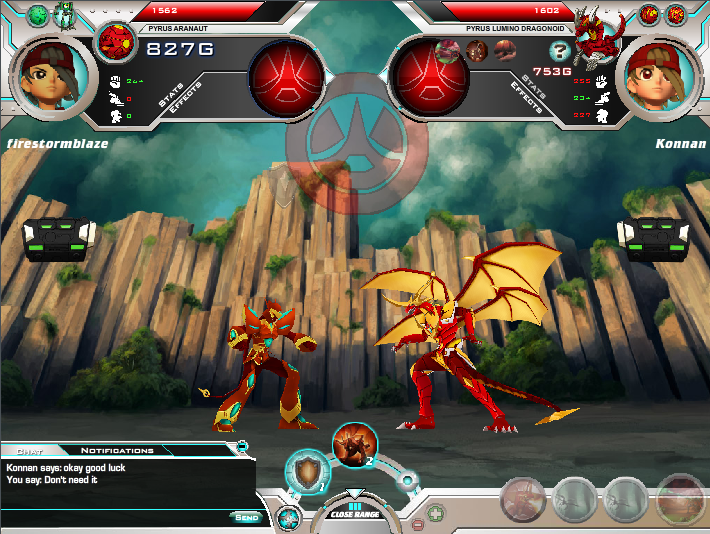
Task: Click the green plus button
Action: pos(436,514)
